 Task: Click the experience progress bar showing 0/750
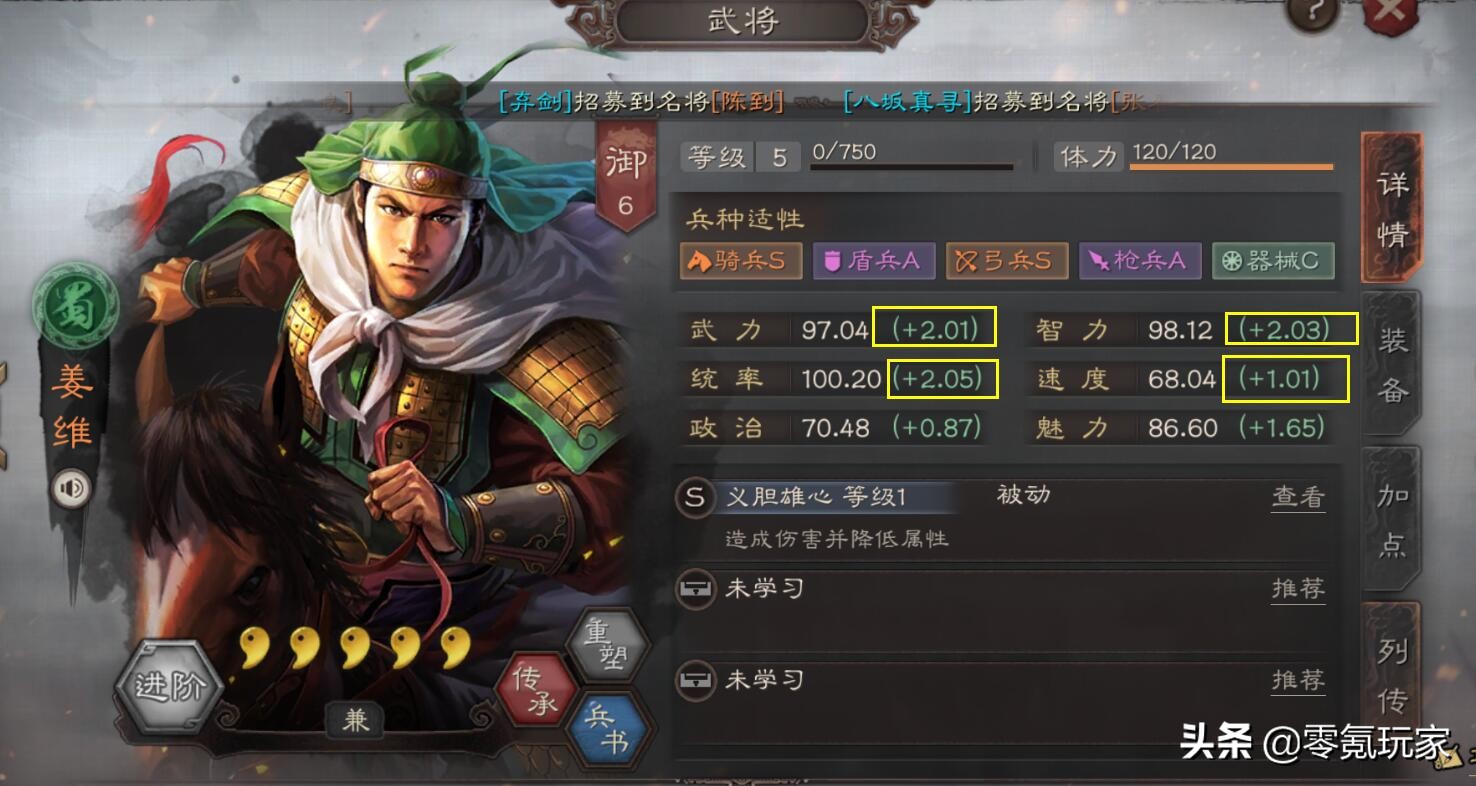912,160
